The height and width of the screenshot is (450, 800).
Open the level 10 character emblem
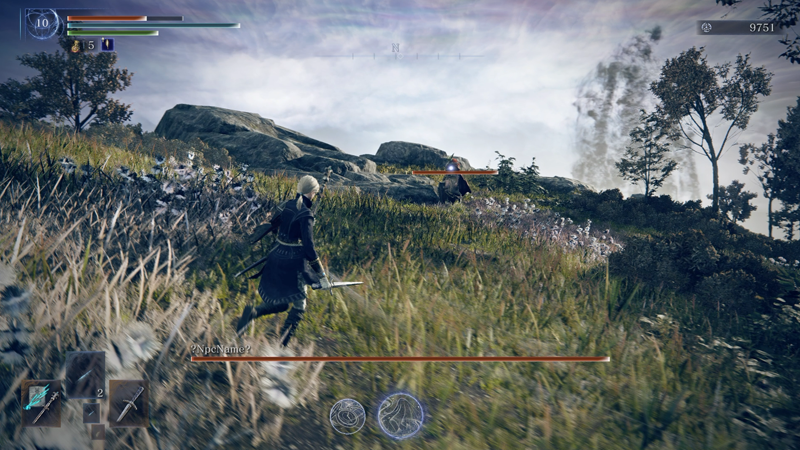pos(43,23)
